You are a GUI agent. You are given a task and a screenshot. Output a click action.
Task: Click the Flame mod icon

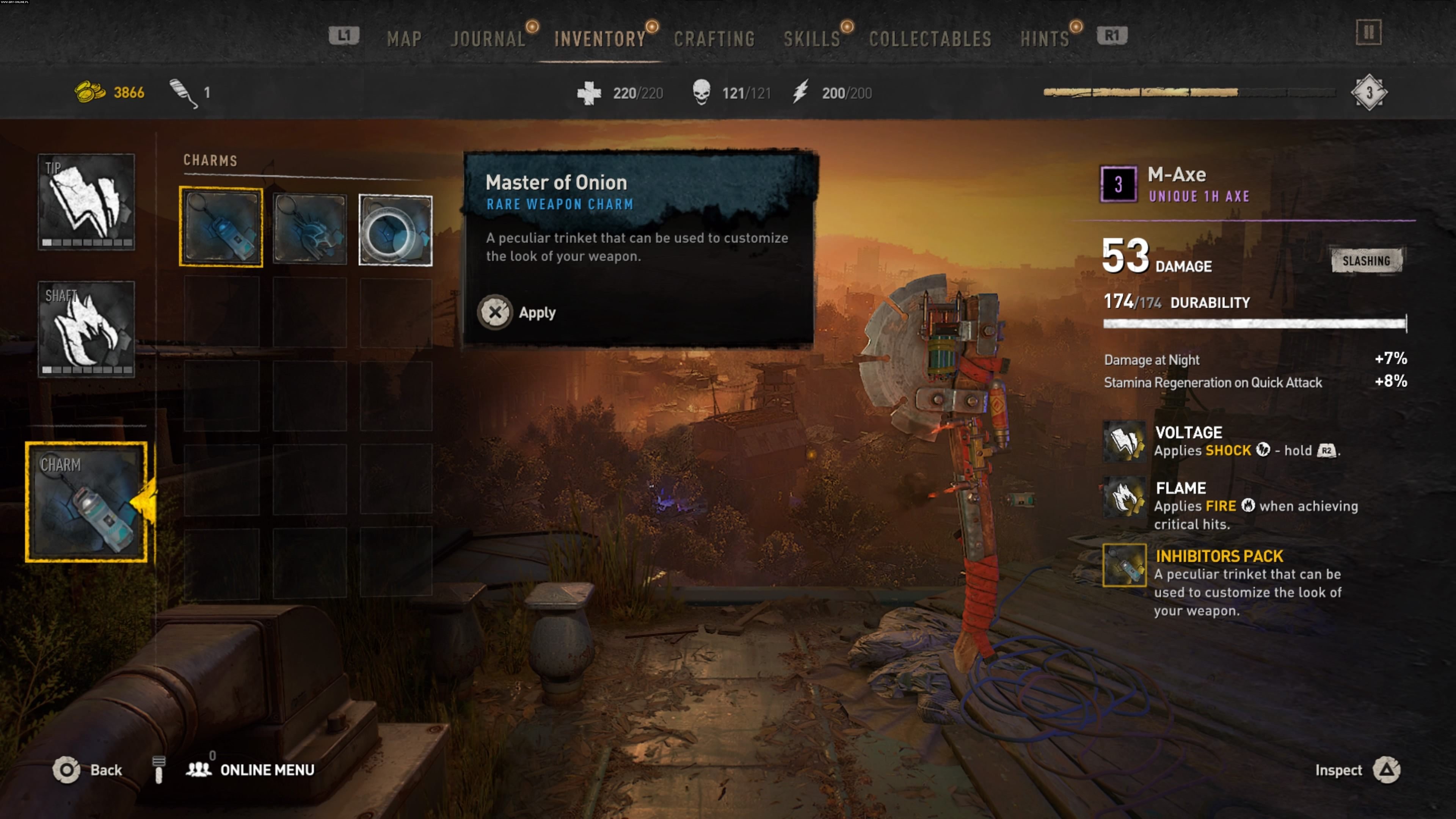(1124, 497)
